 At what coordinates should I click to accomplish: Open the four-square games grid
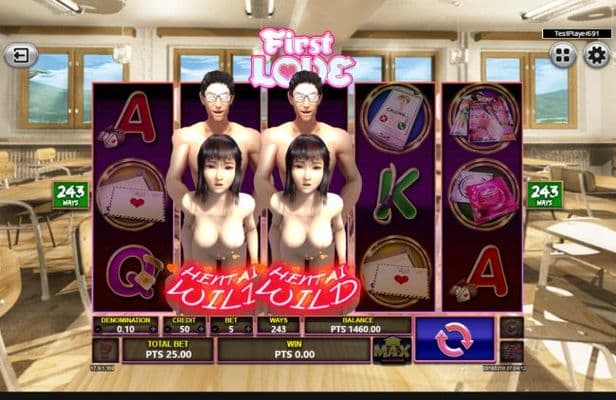(x=563, y=55)
